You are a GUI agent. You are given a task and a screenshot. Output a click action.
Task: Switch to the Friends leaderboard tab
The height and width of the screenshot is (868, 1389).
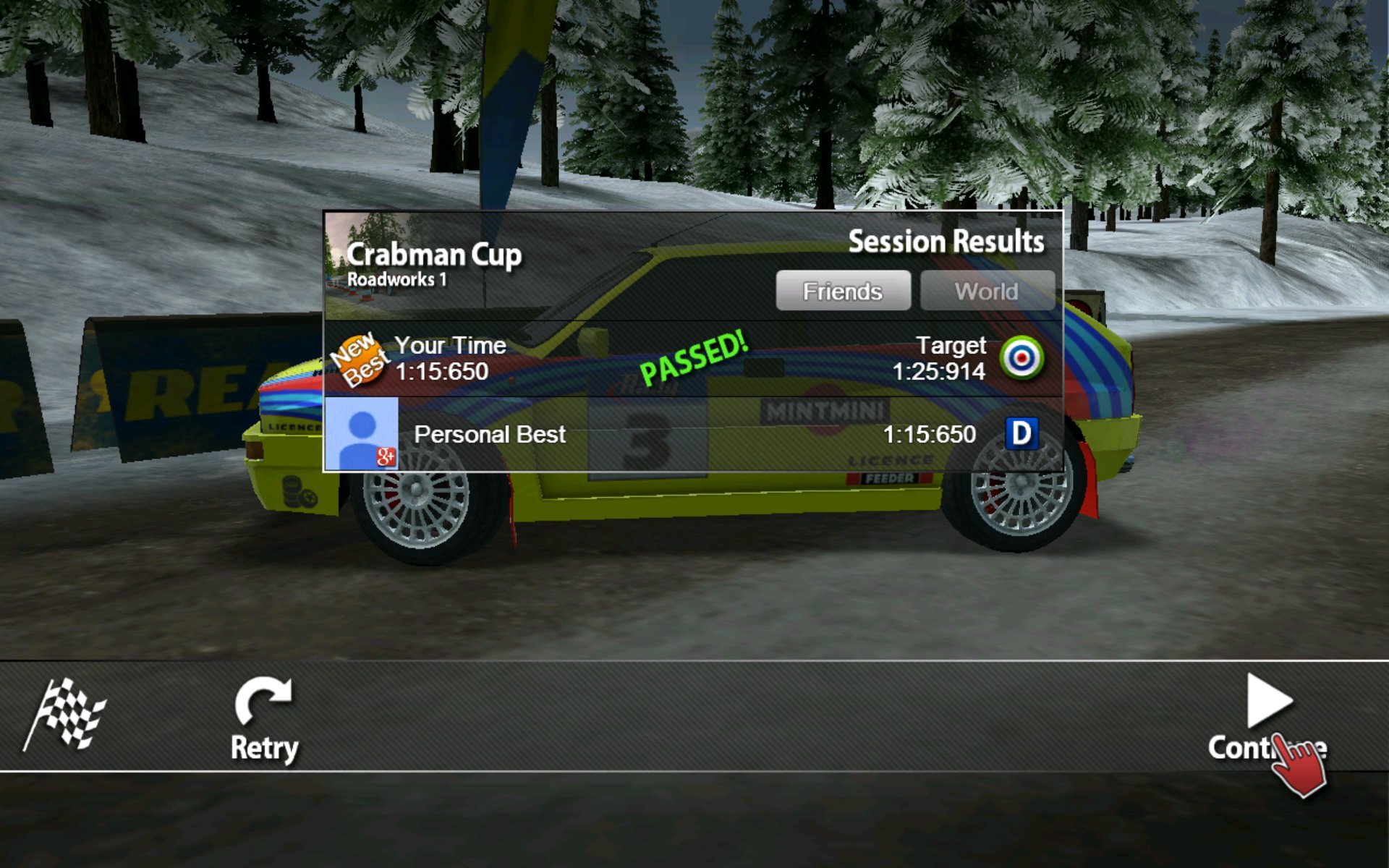843,290
